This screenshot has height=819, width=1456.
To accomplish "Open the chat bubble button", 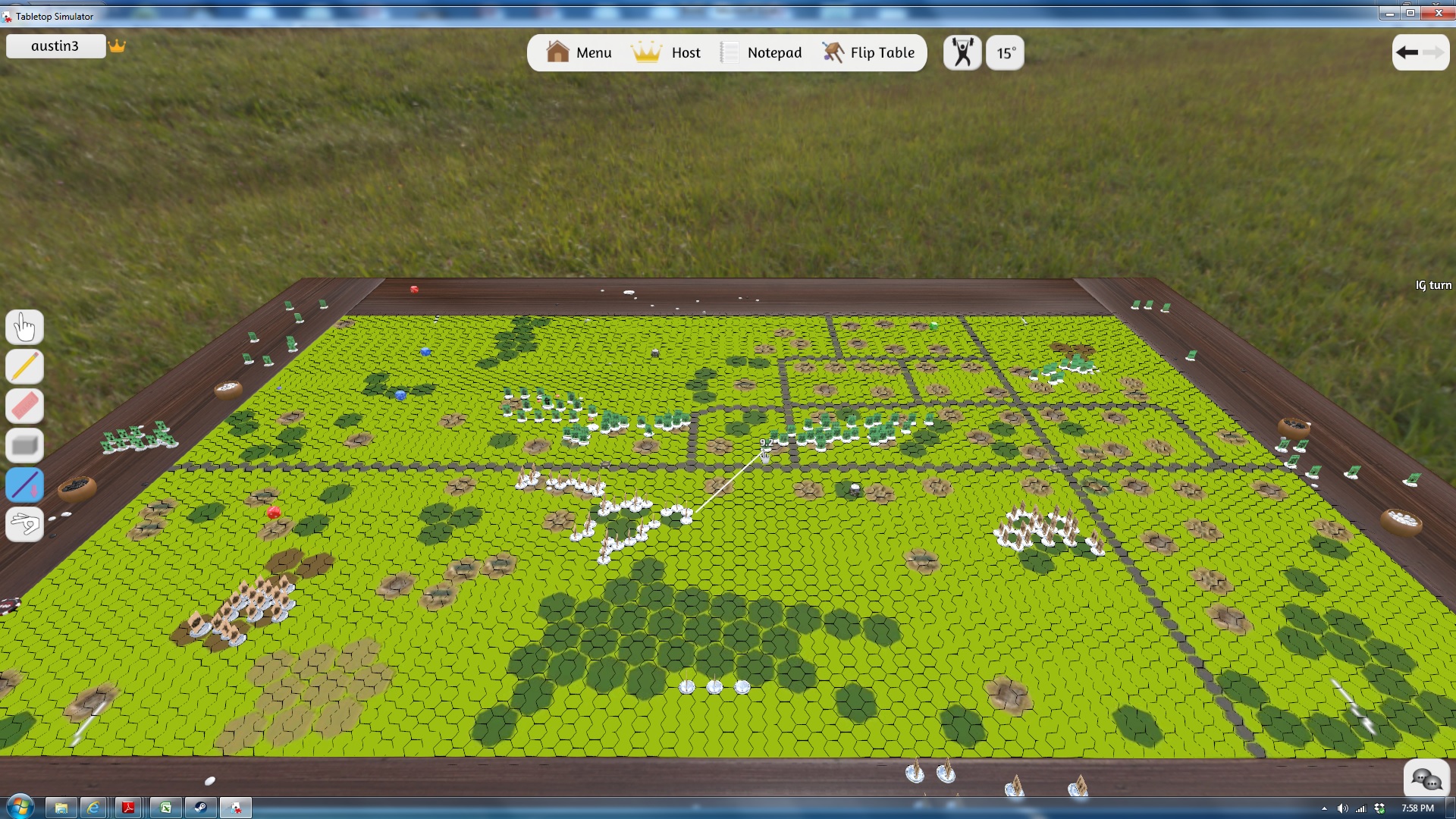I will [1426, 778].
